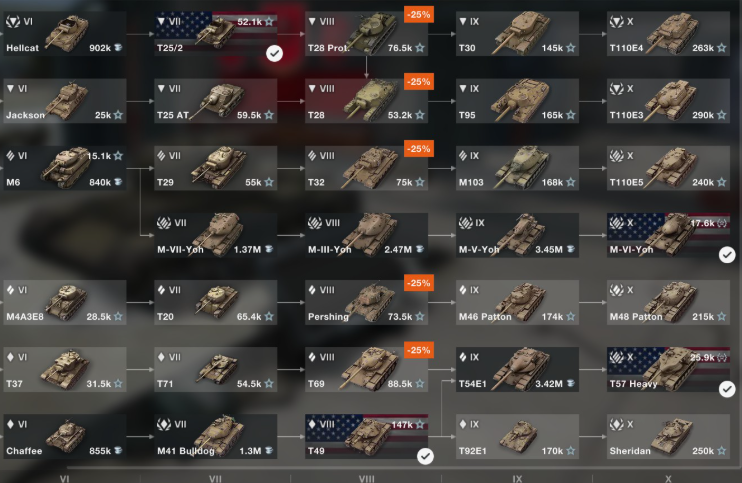Open the T110E4 tier X tile
The width and height of the screenshot is (742, 483).
[x=668, y=34]
